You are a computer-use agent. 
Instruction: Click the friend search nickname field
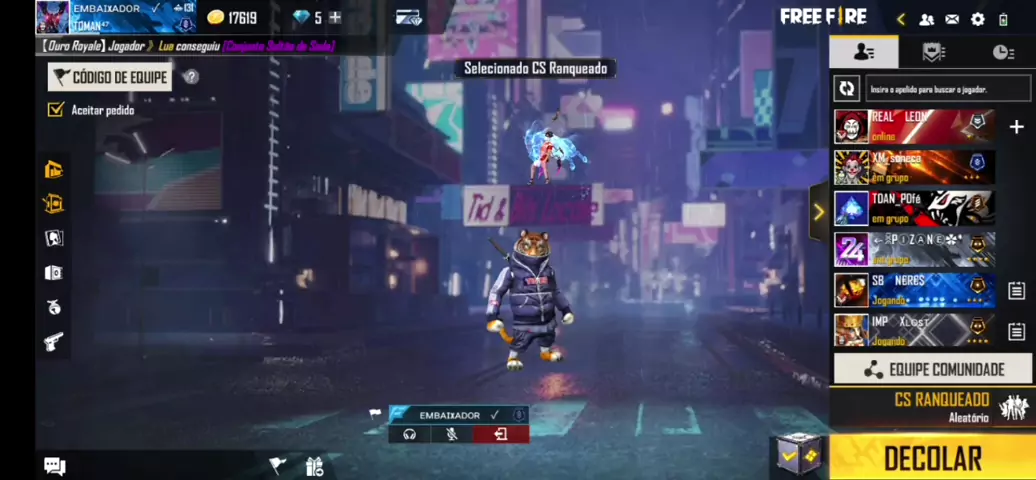click(947, 89)
